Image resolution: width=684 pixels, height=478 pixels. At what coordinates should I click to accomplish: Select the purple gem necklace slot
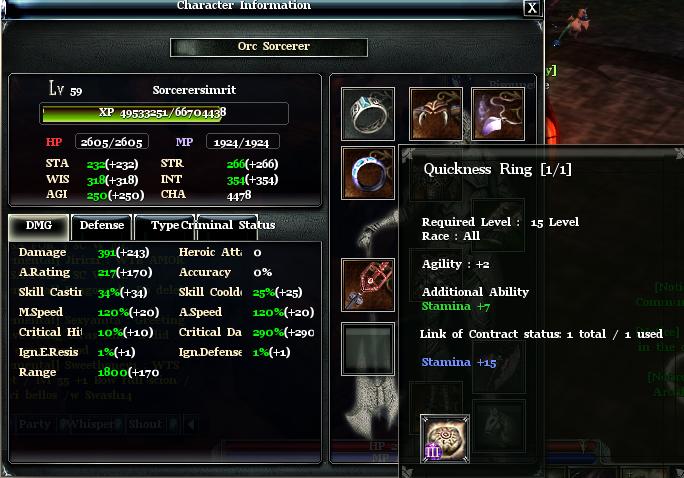498,114
